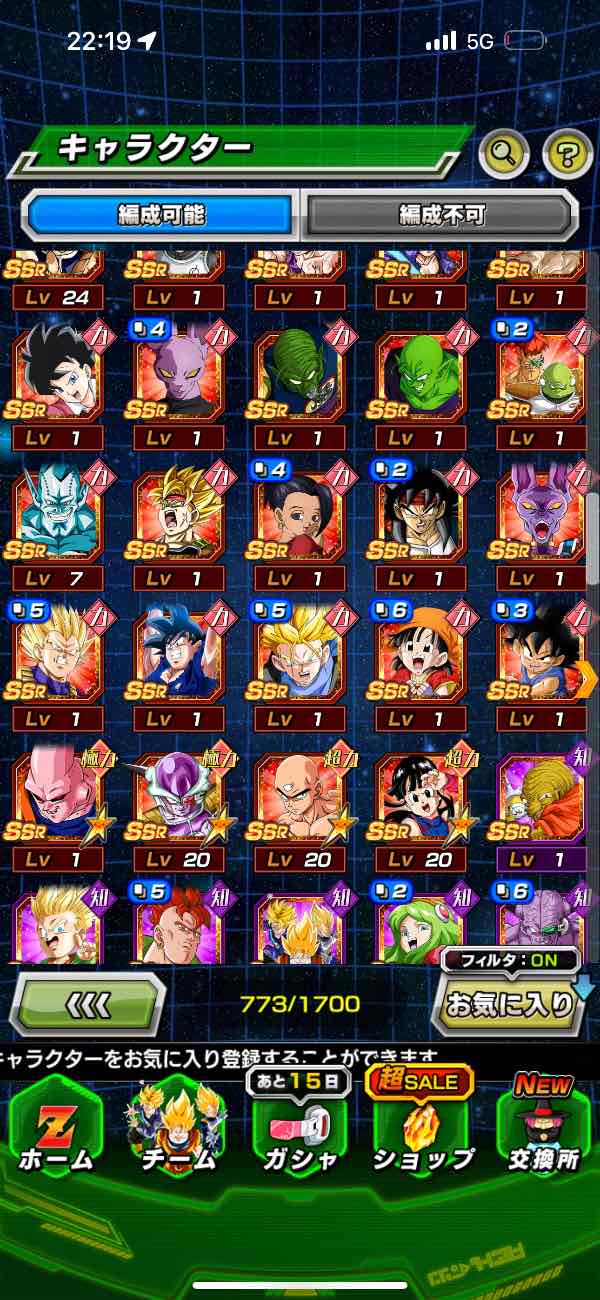This screenshot has width=600, height=1300.
Task: Toggle the お気に入り favorites filter button
Action: click(x=508, y=1003)
